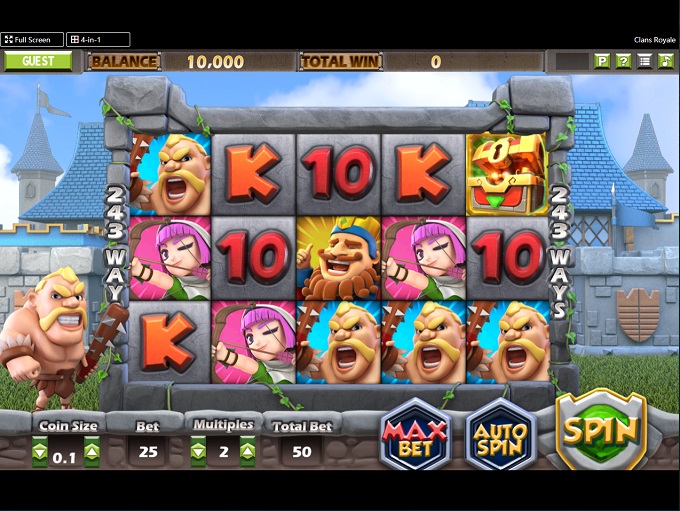The image size is (680, 511).
Task: Show help via the question mark icon
Action: [623, 61]
